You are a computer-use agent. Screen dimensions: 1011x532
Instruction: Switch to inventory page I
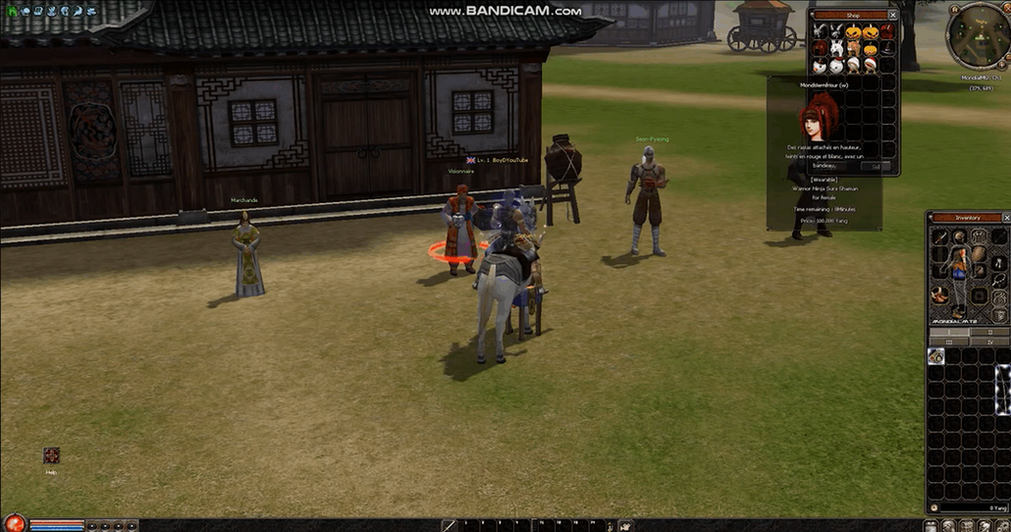tap(952, 331)
